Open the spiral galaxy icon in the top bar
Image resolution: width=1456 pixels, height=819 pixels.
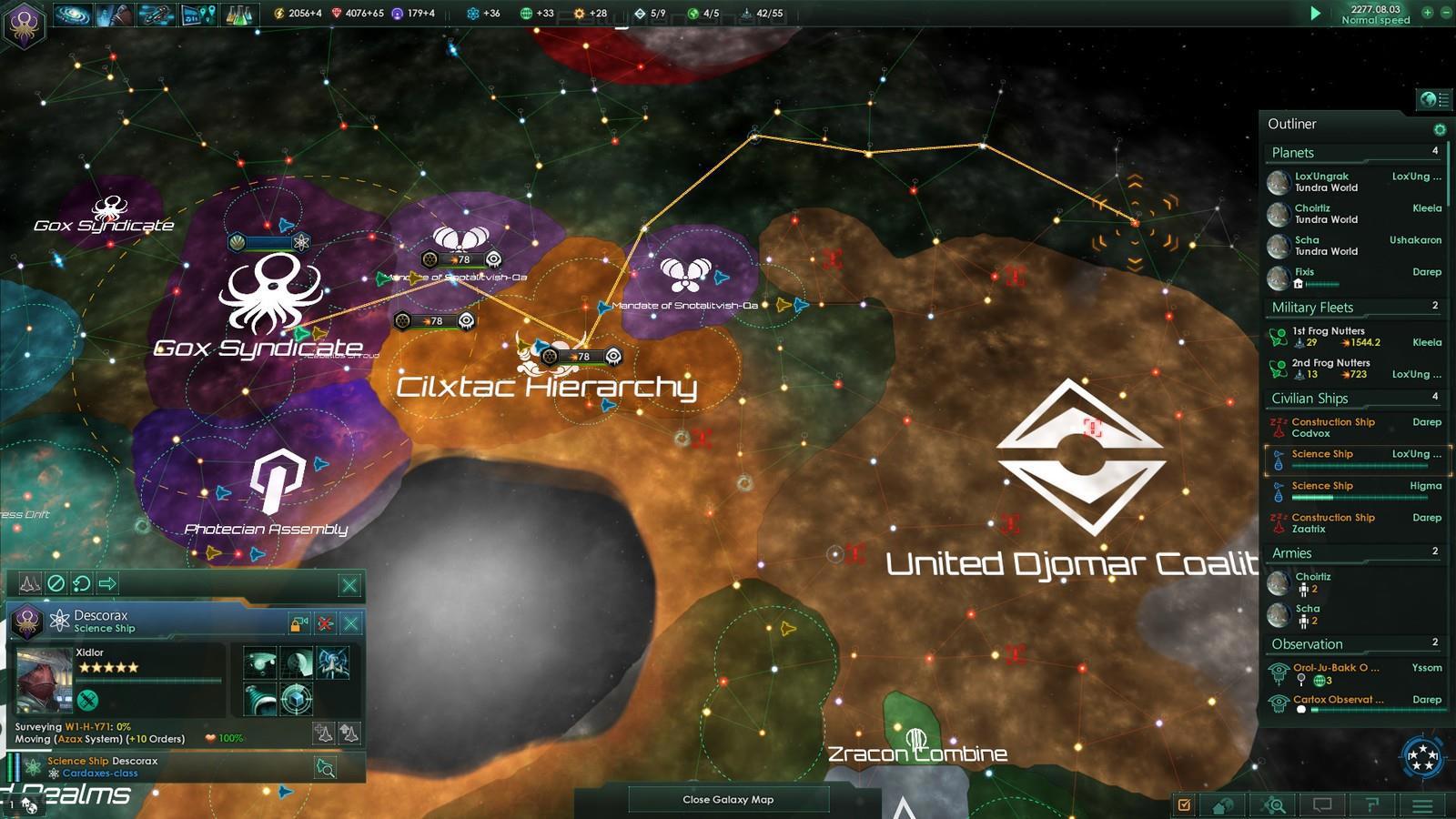pos(72,14)
